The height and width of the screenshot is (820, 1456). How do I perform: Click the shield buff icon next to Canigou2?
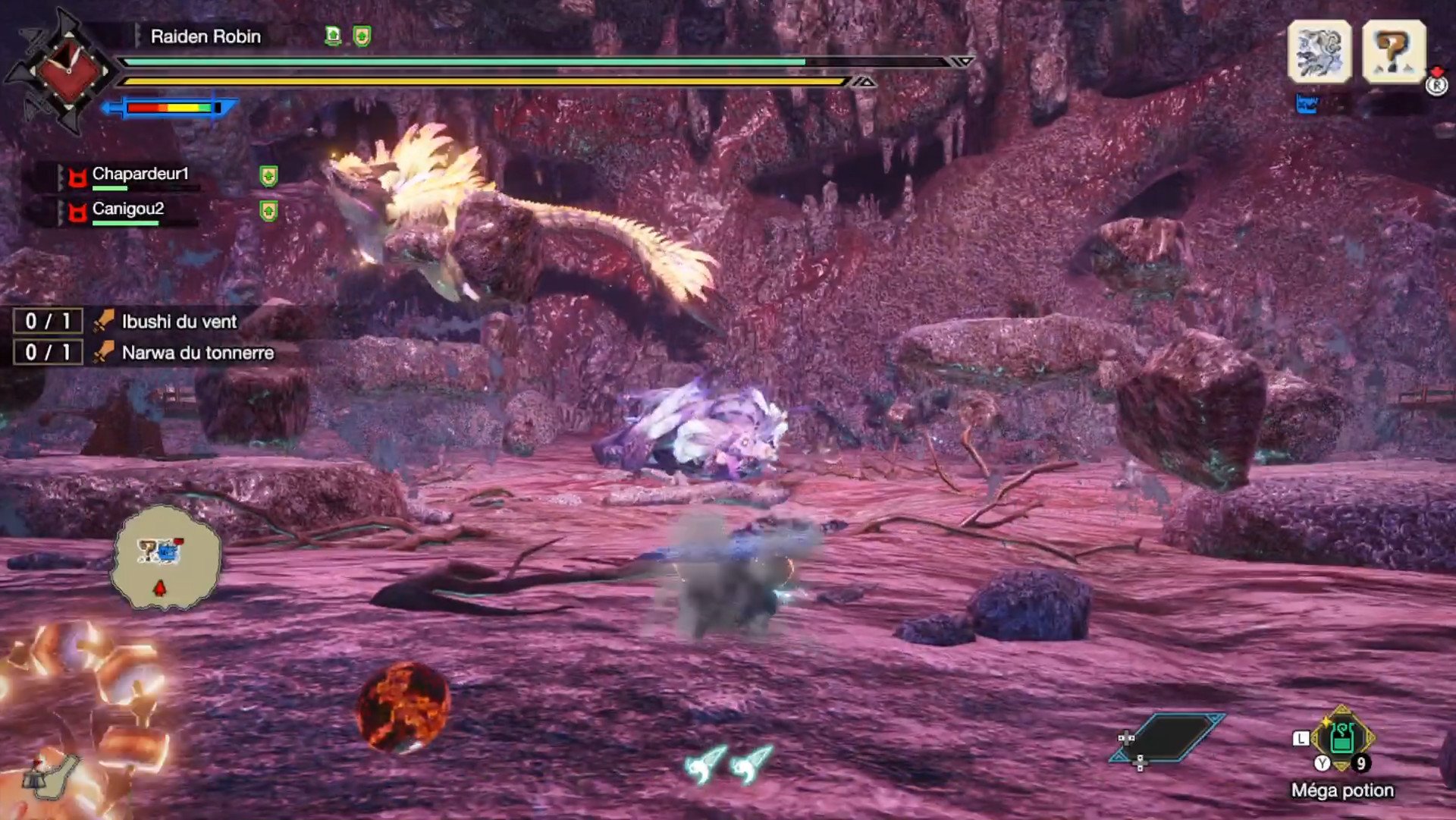267,209
